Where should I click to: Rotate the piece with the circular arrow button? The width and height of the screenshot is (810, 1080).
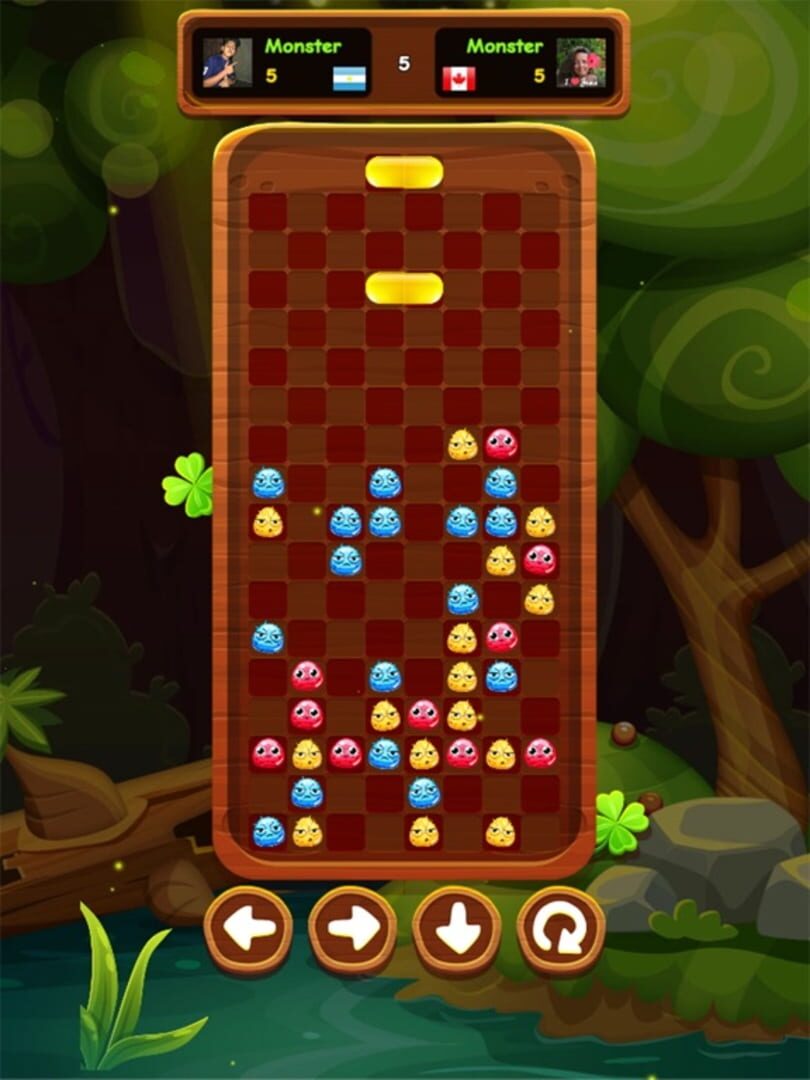coord(561,930)
